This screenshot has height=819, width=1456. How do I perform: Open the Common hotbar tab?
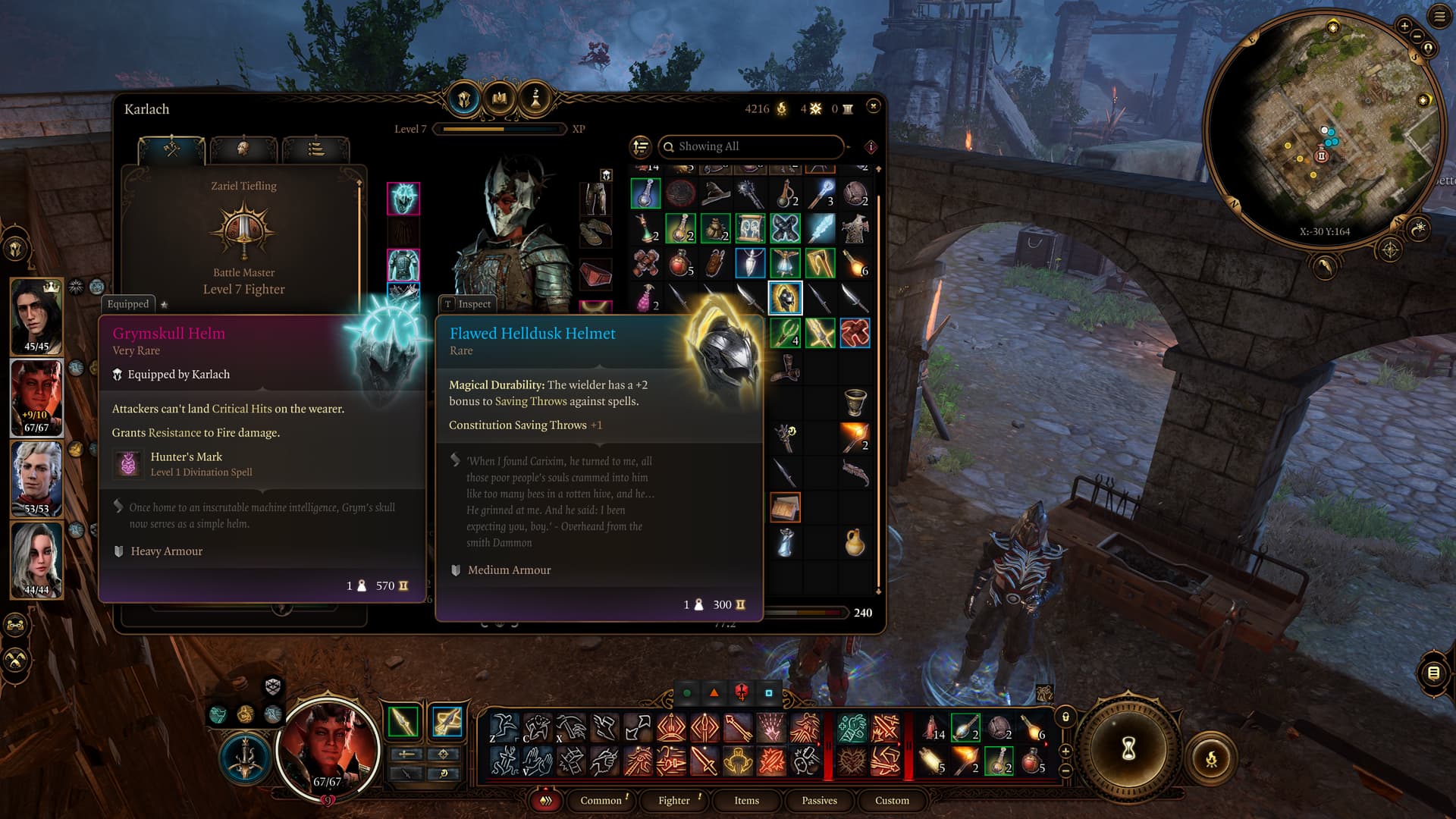click(601, 800)
